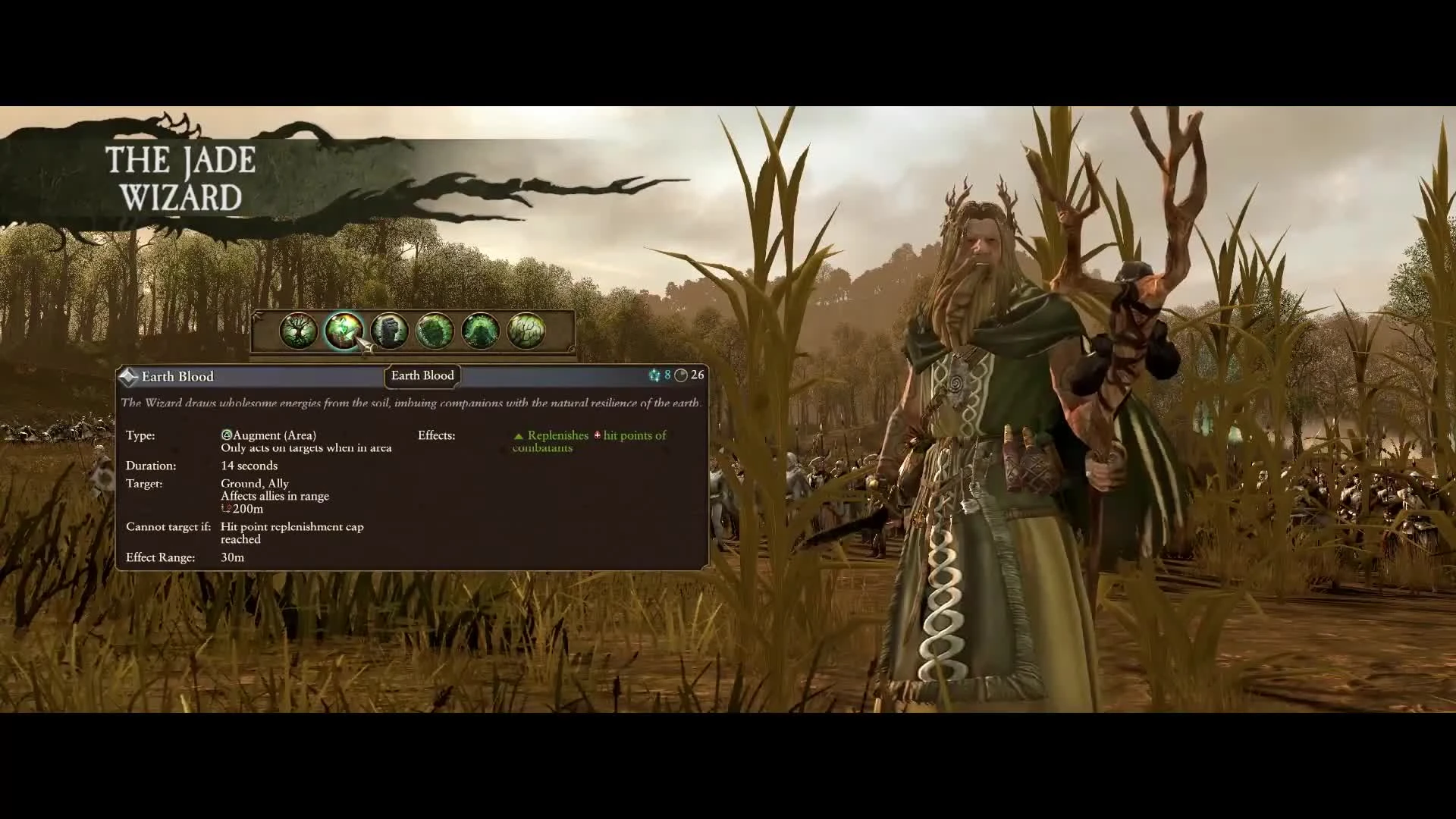Switch to the Earth Blood tab
Screen dimensions: 1456x819
pos(422,375)
